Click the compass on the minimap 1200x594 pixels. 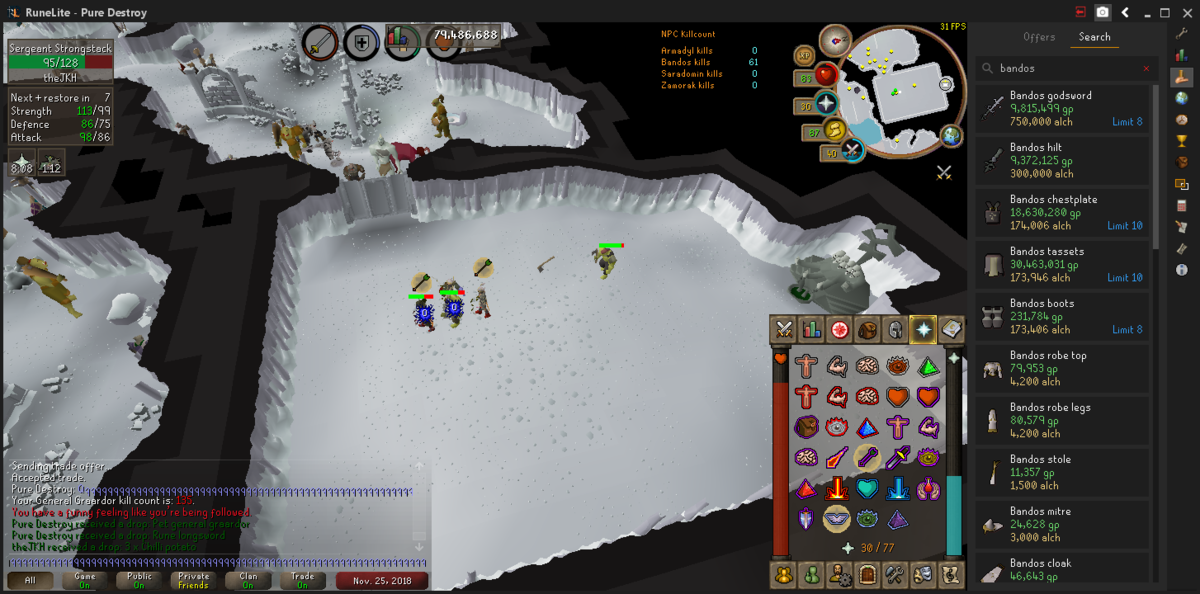coord(835,41)
